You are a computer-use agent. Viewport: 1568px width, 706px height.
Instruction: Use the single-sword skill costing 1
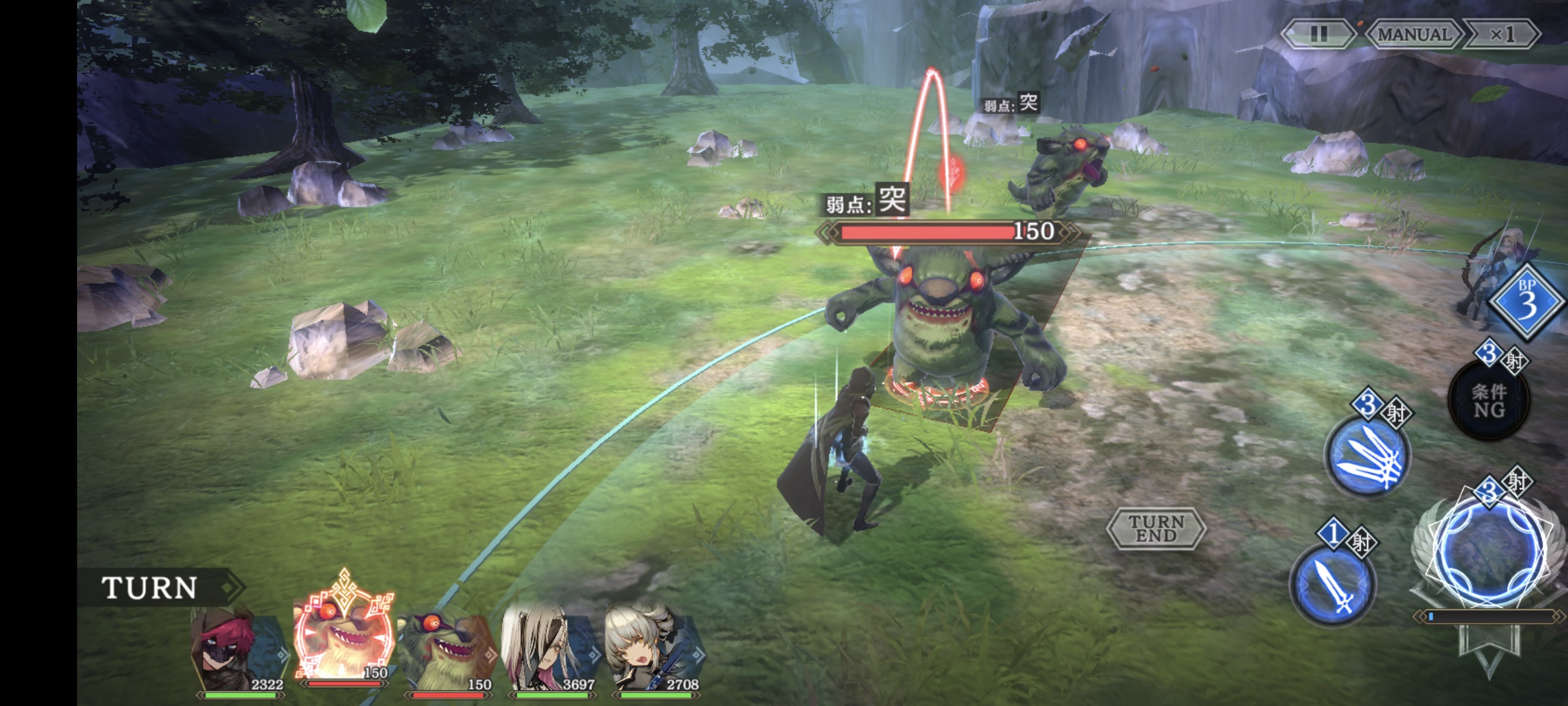click(x=1333, y=584)
